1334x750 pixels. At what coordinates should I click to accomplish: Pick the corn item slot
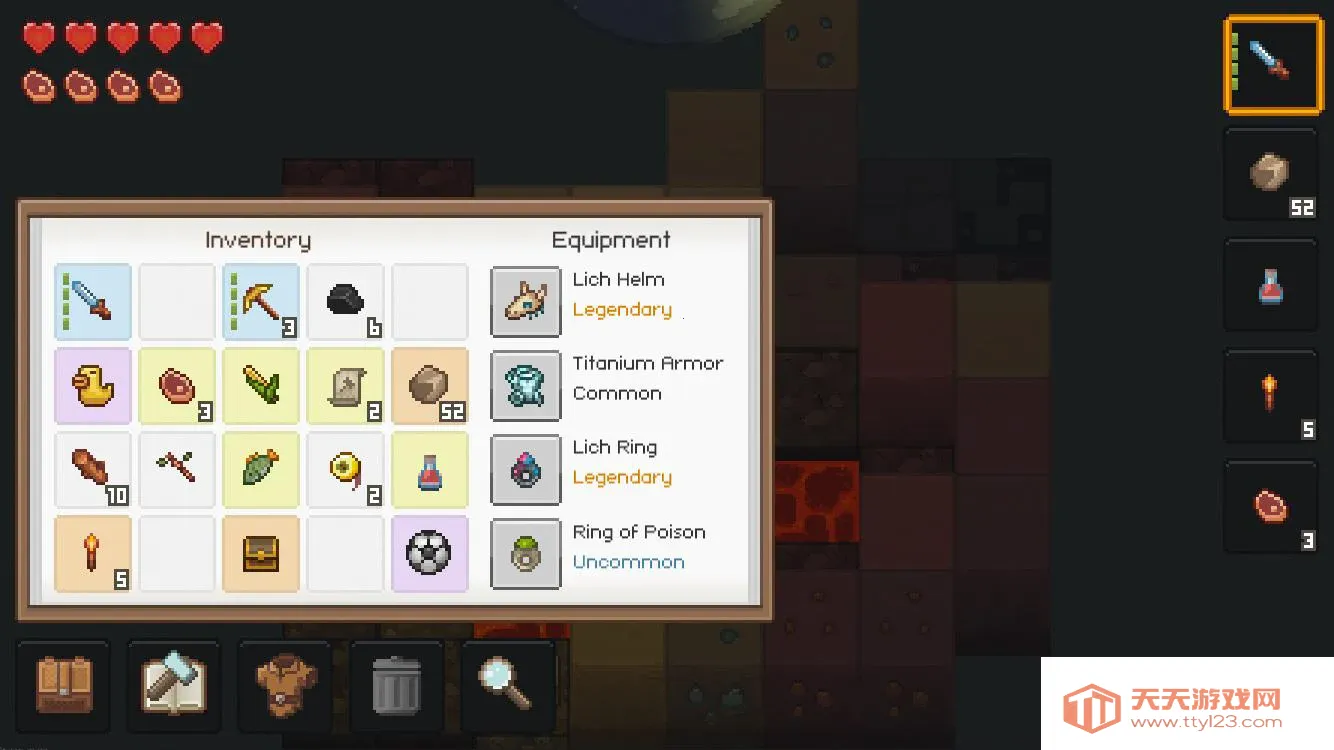(261, 385)
